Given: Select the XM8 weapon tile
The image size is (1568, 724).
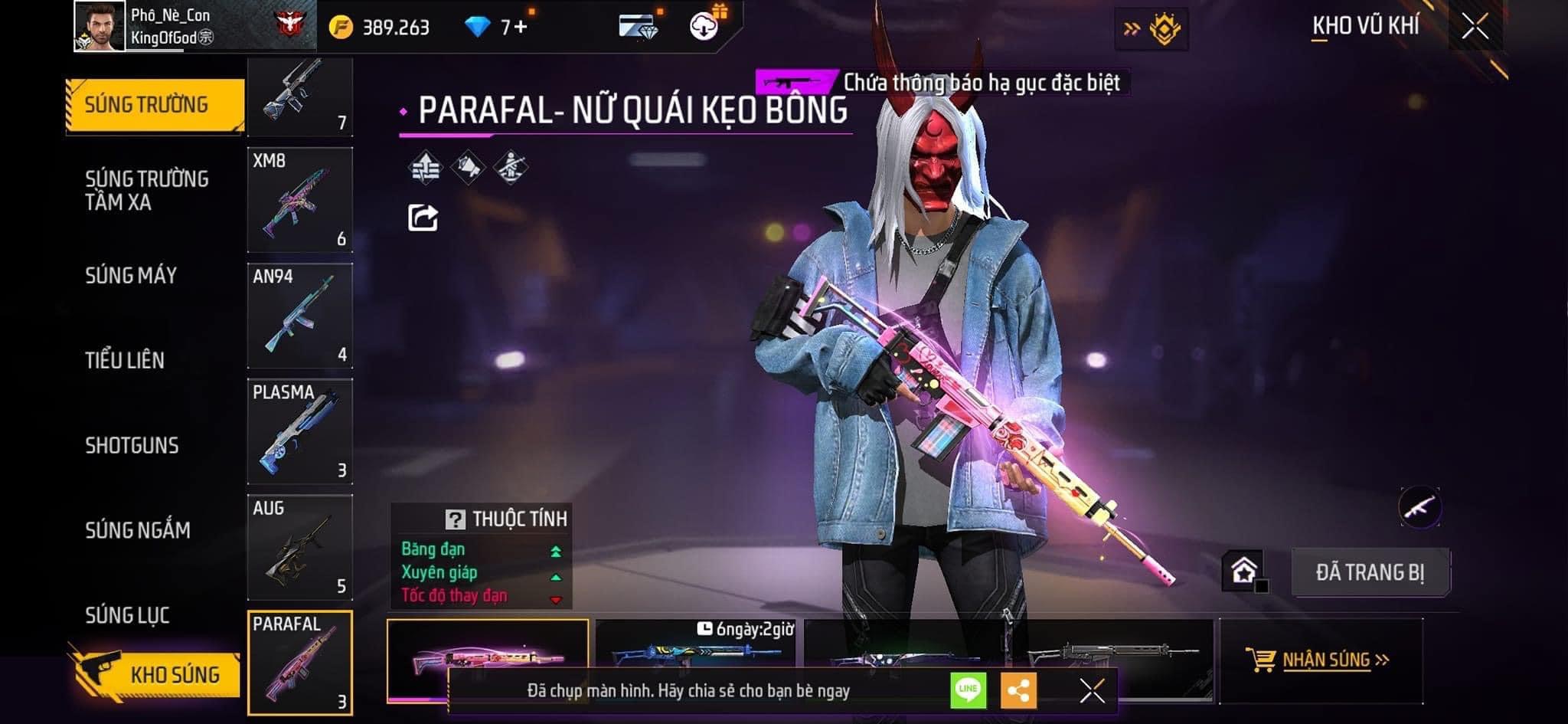Looking at the screenshot, I should [300, 200].
